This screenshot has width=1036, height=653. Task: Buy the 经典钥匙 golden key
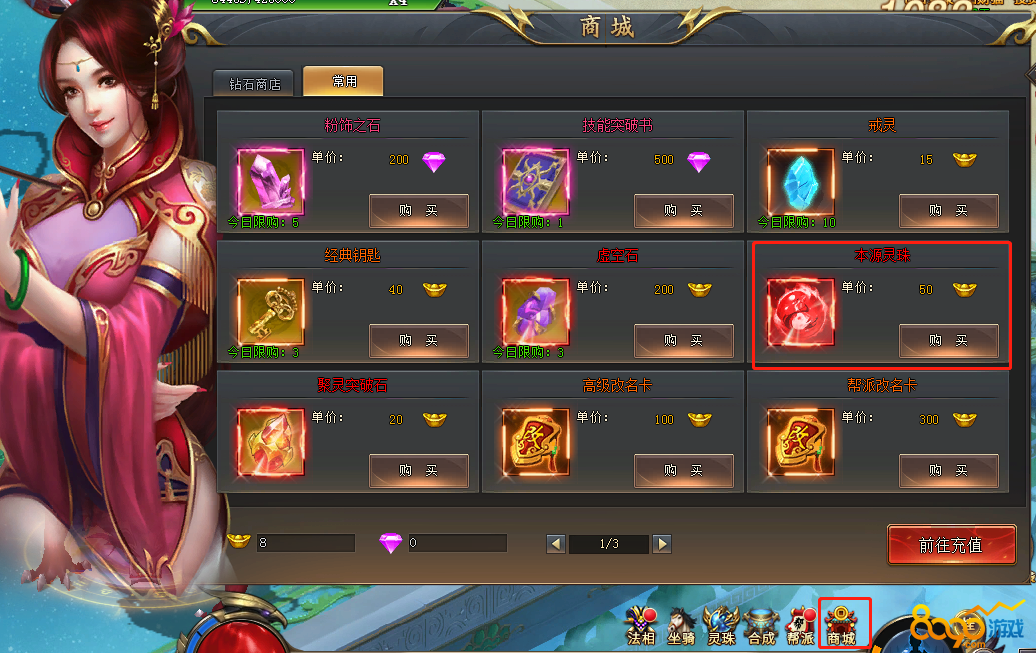pos(418,341)
